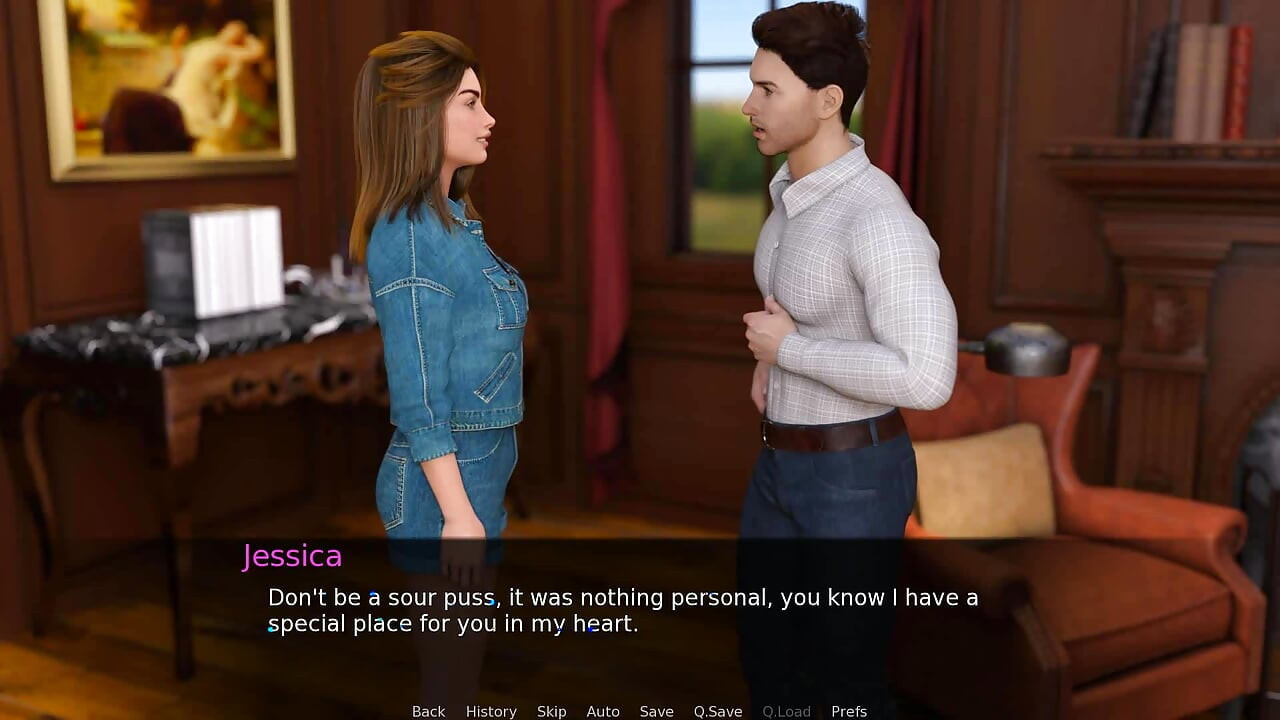
Task: Click the greyed-out Q.Load button
Action: click(x=786, y=711)
